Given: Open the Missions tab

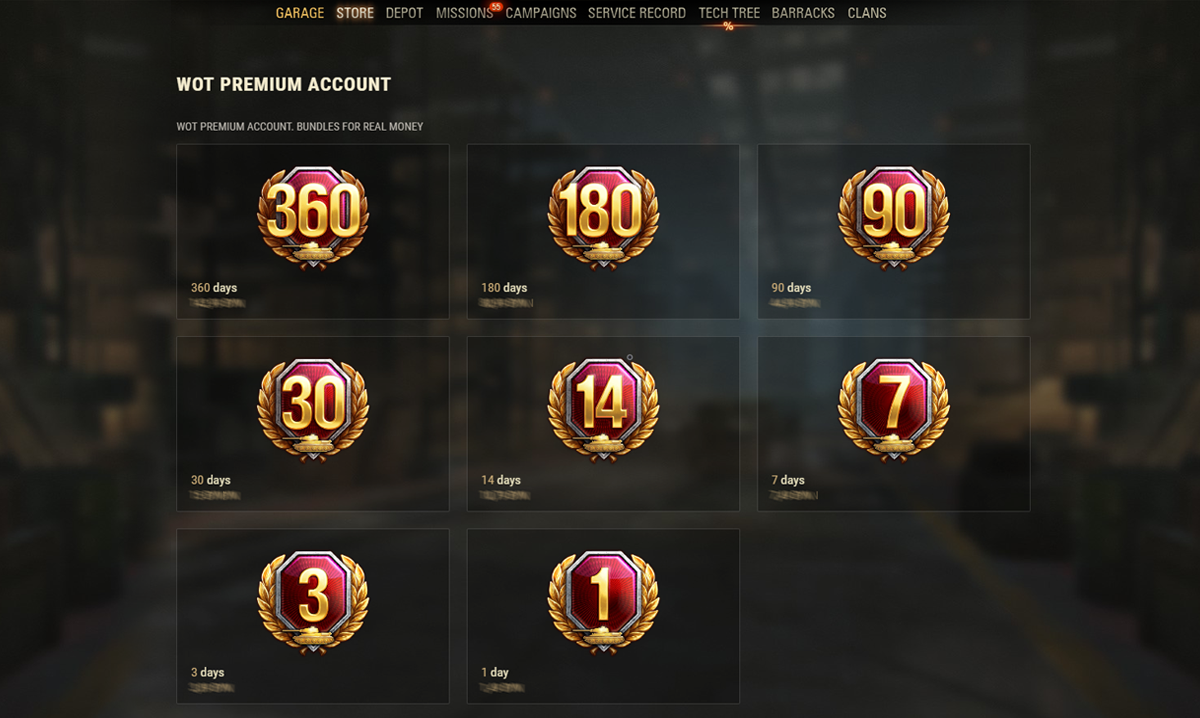Looking at the screenshot, I should [464, 13].
